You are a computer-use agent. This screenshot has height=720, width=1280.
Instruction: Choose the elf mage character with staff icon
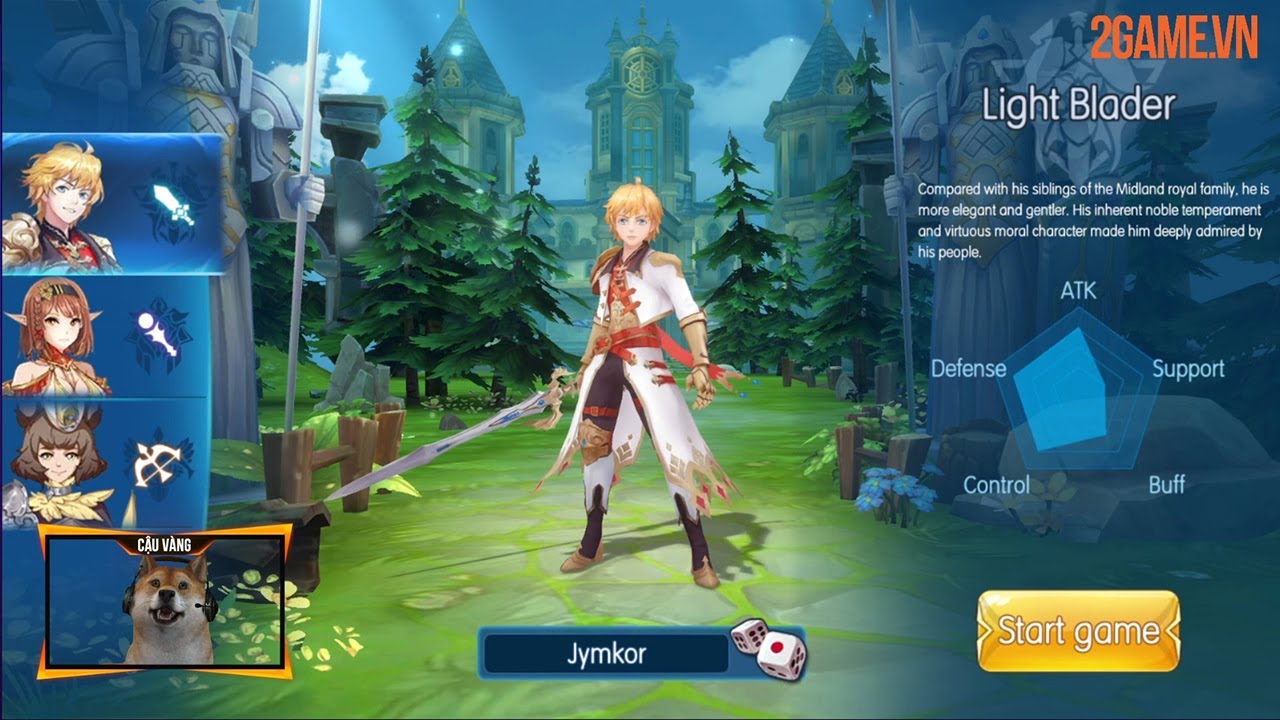pyautogui.click(x=105, y=338)
